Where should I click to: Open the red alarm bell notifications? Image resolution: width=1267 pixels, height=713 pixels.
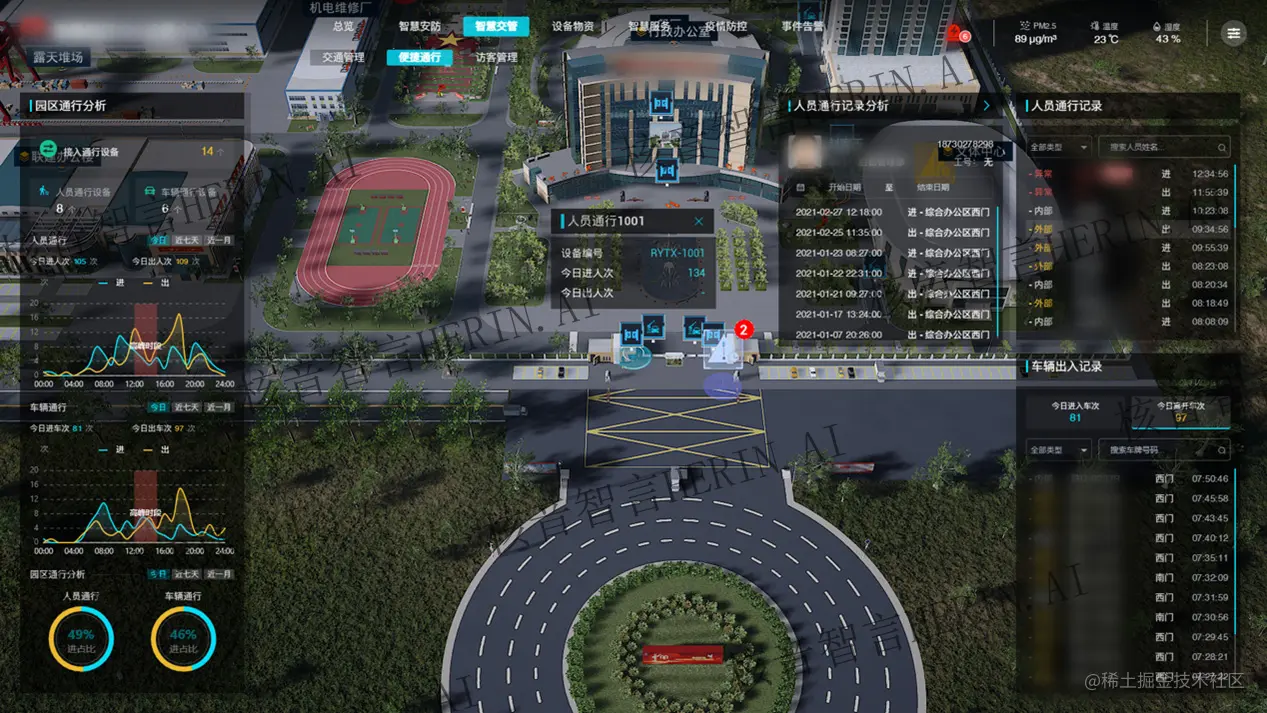click(954, 33)
